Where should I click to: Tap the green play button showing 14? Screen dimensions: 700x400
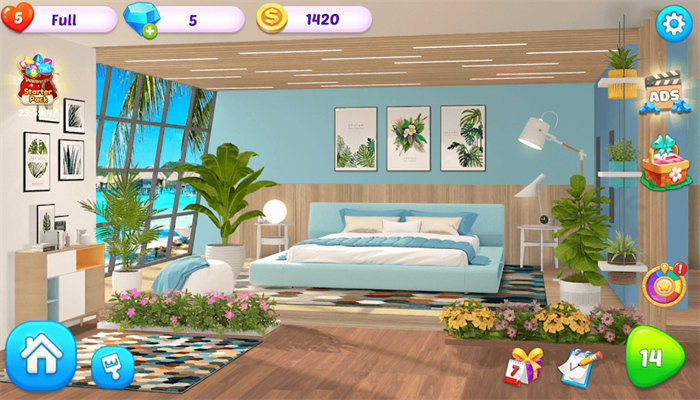coord(654,357)
